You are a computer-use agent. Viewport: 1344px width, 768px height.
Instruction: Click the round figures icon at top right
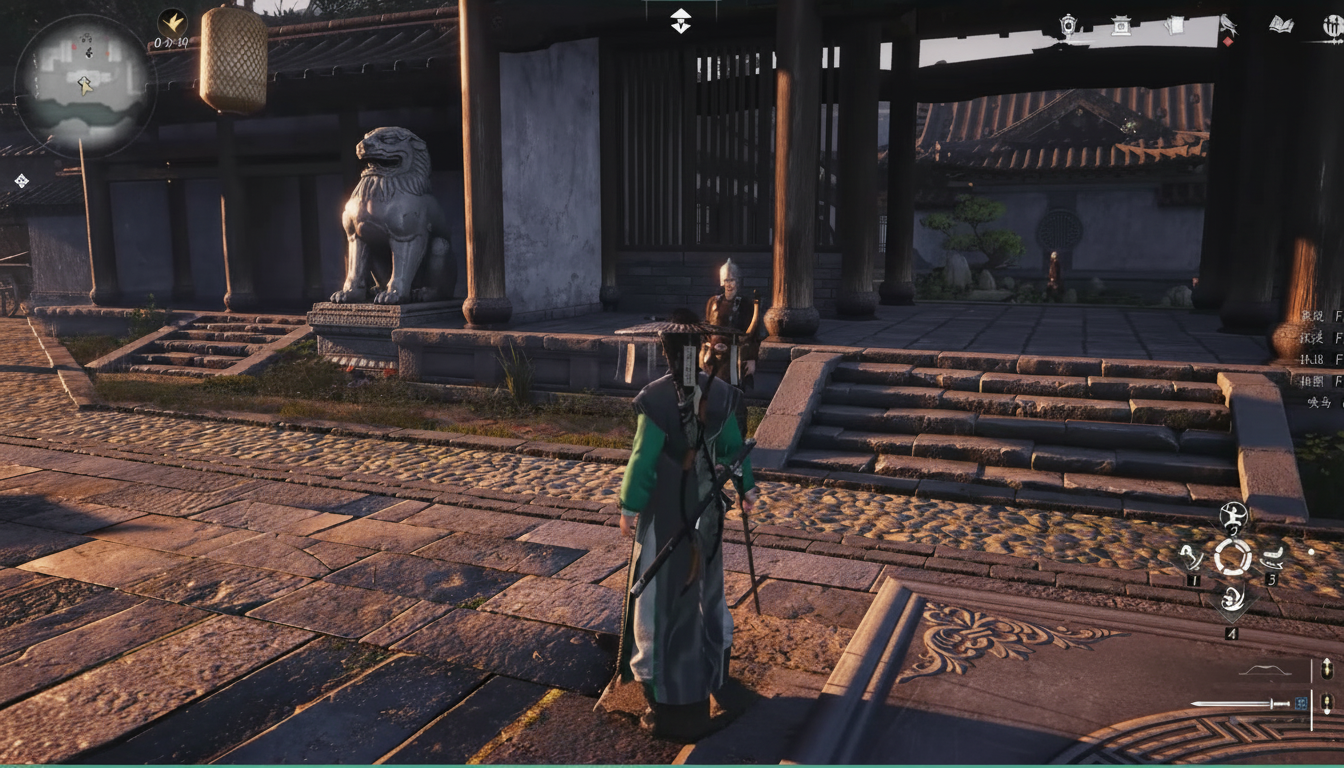(x=1332, y=27)
